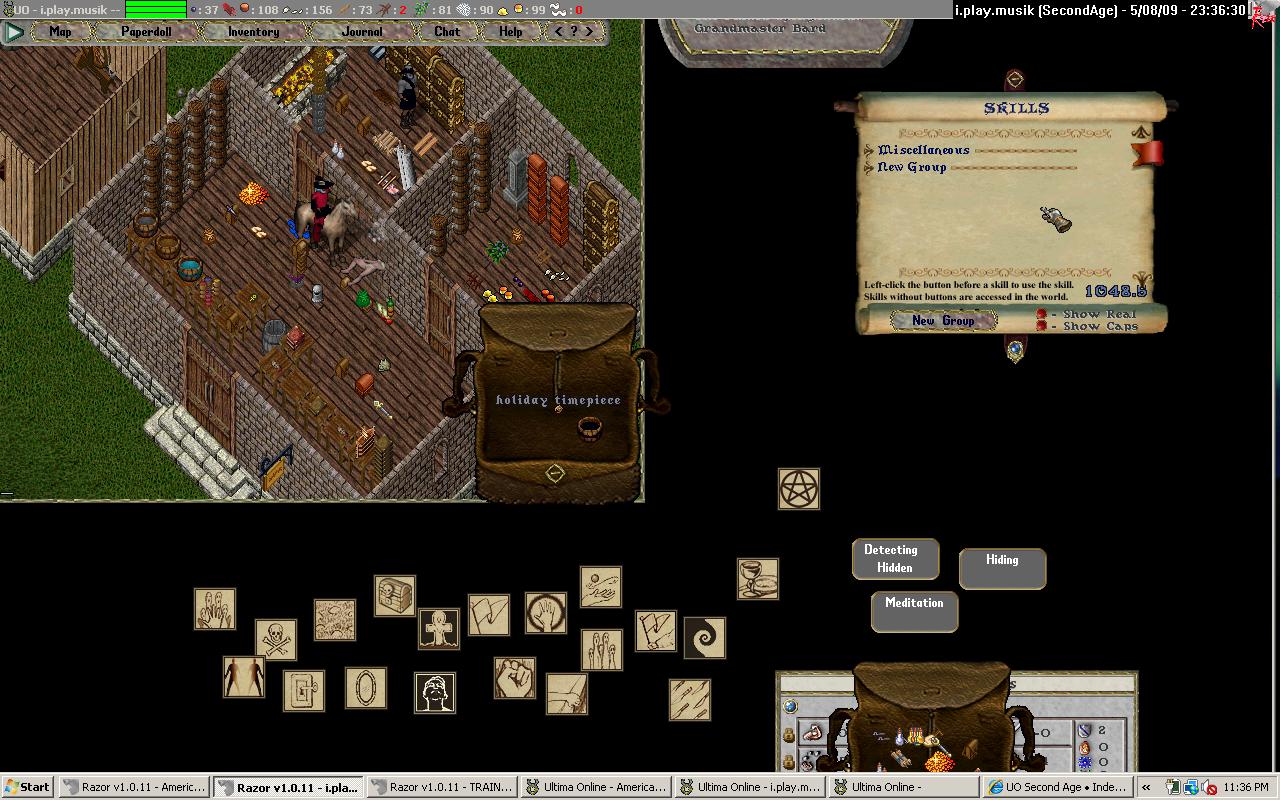Click the pentagram spell icon
The image size is (1280, 800).
click(799, 489)
